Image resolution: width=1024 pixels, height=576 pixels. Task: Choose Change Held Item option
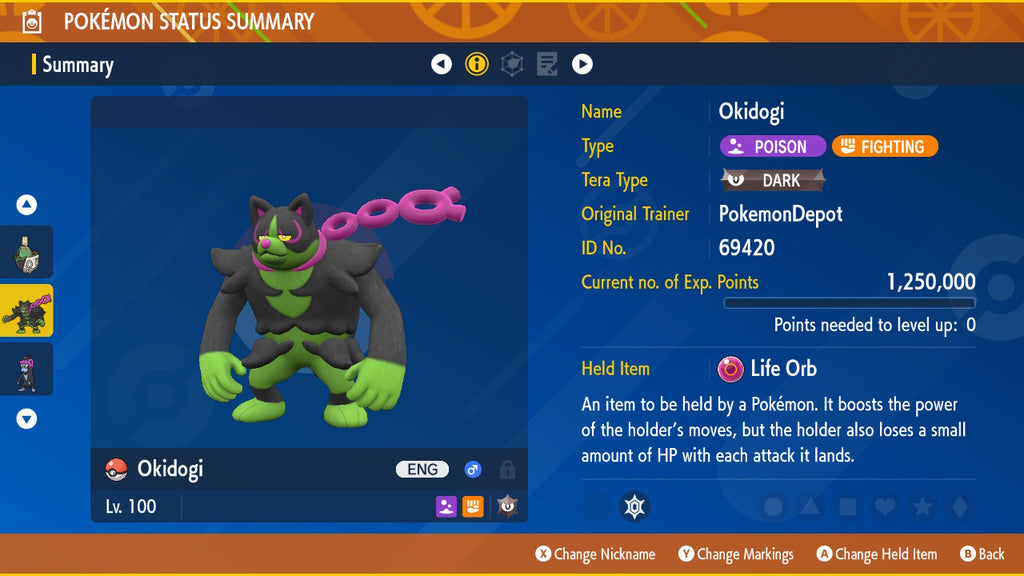click(877, 554)
